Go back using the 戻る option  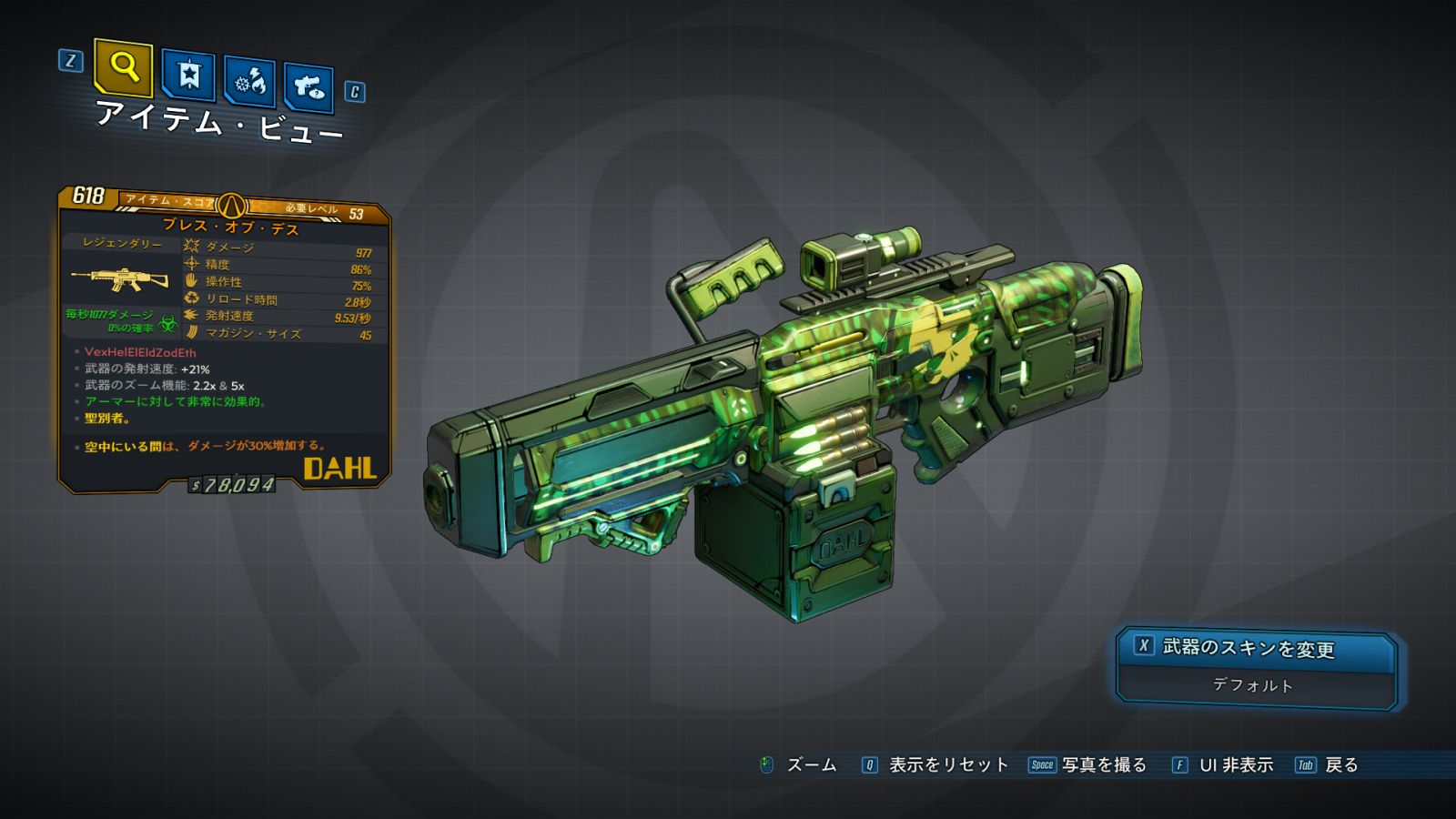coord(1340,765)
